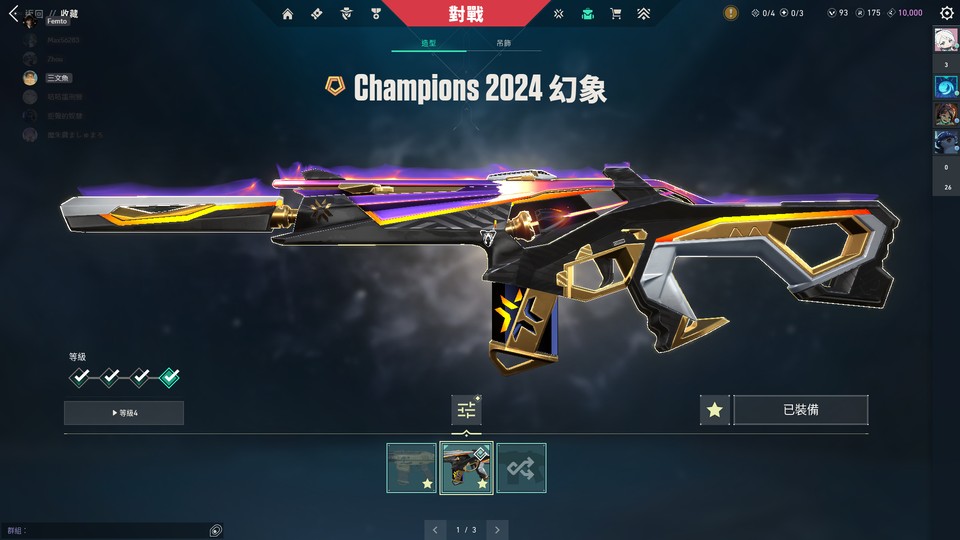The image size is (960, 540).
Task: Switch to the 吊飾 buddies tab
Action: click(x=503, y=44)
